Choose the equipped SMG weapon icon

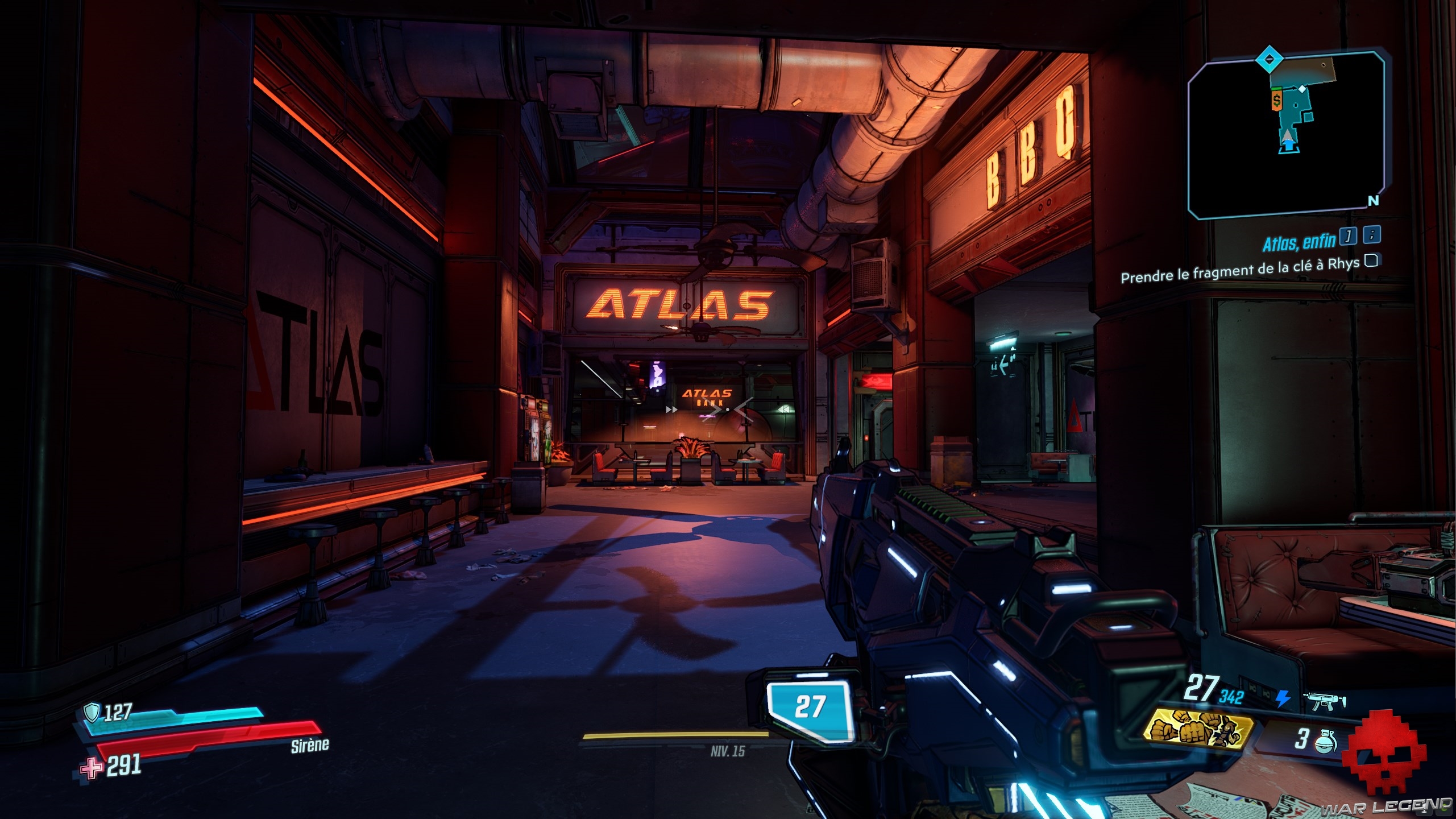pyautogui.click(x=1326, y=701)
